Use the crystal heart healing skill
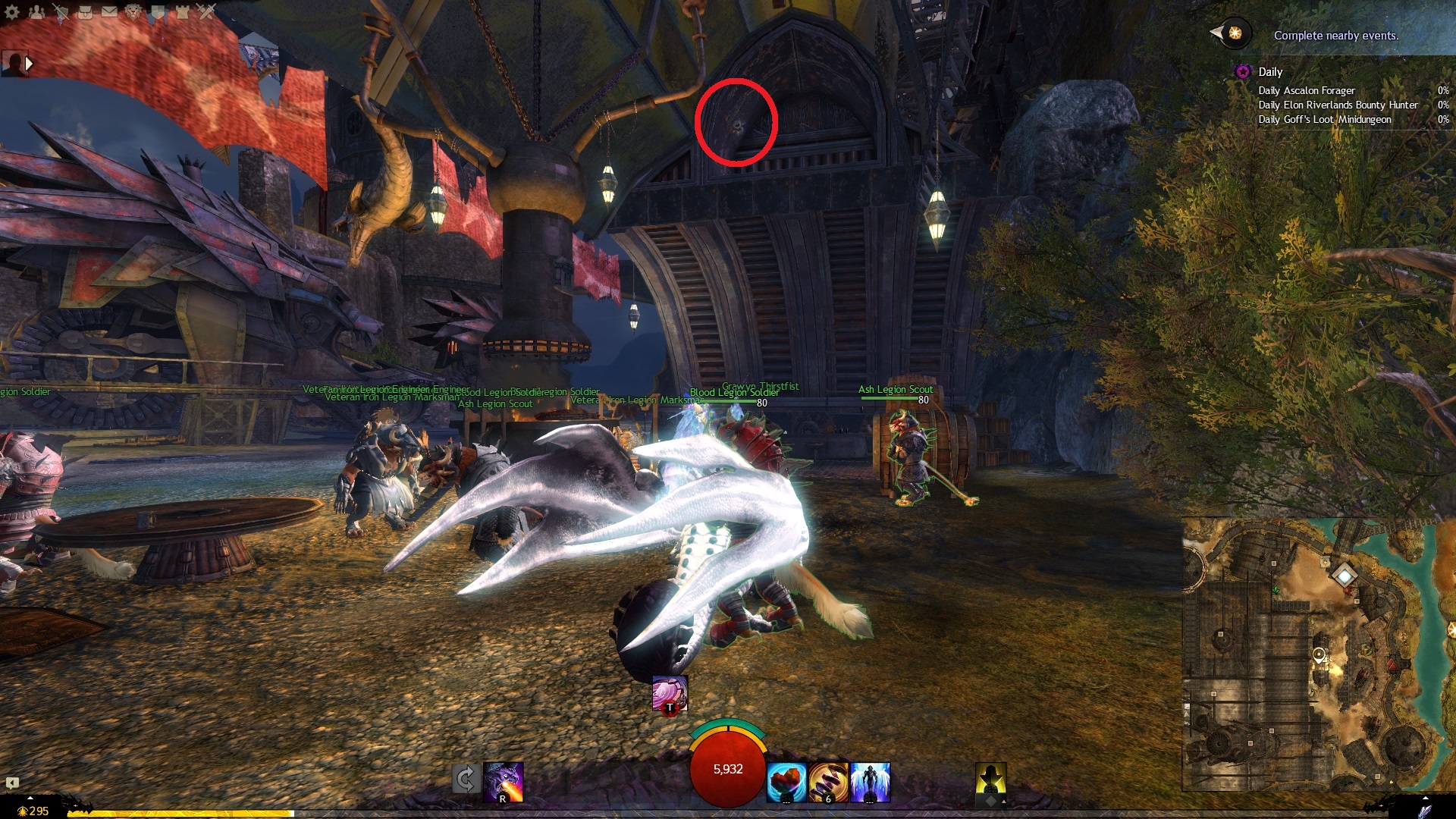Screen dimensions: 1456x819 (x=786, y=782)
